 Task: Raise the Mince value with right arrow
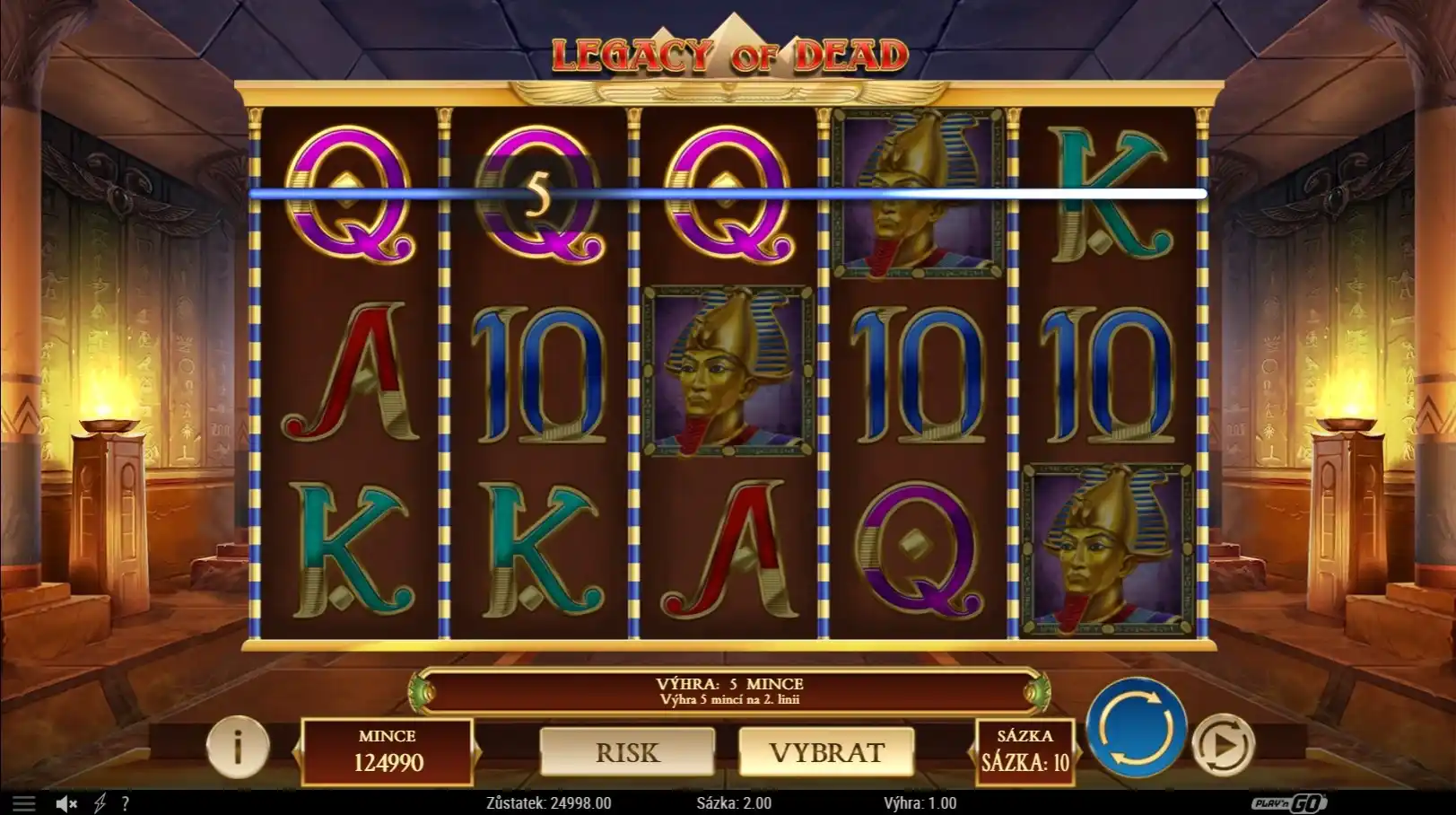coord(477,751)
